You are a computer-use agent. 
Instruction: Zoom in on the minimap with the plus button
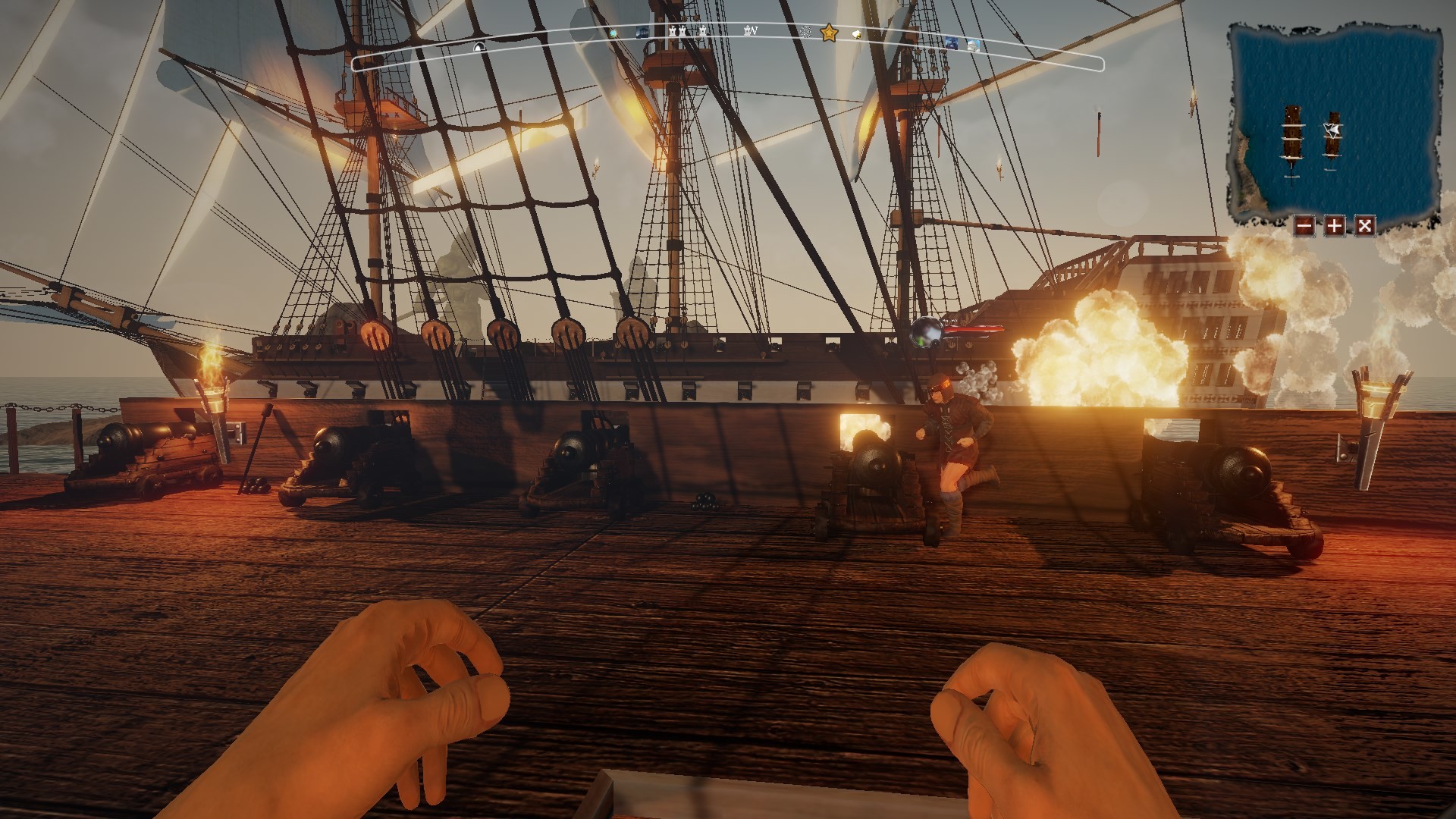(x=1335, y=226)
